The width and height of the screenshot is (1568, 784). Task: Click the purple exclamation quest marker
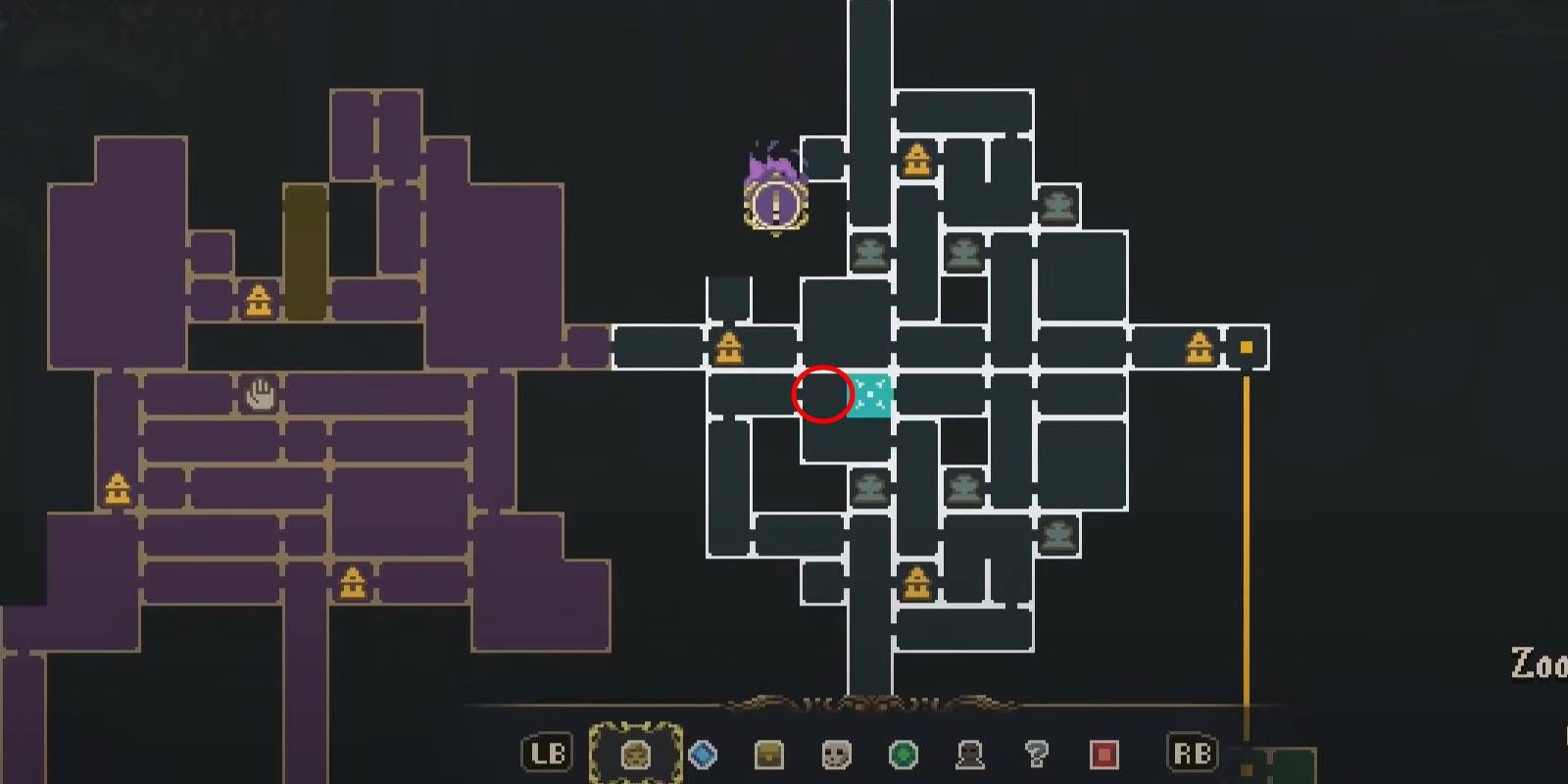click(x=776, y=204)
